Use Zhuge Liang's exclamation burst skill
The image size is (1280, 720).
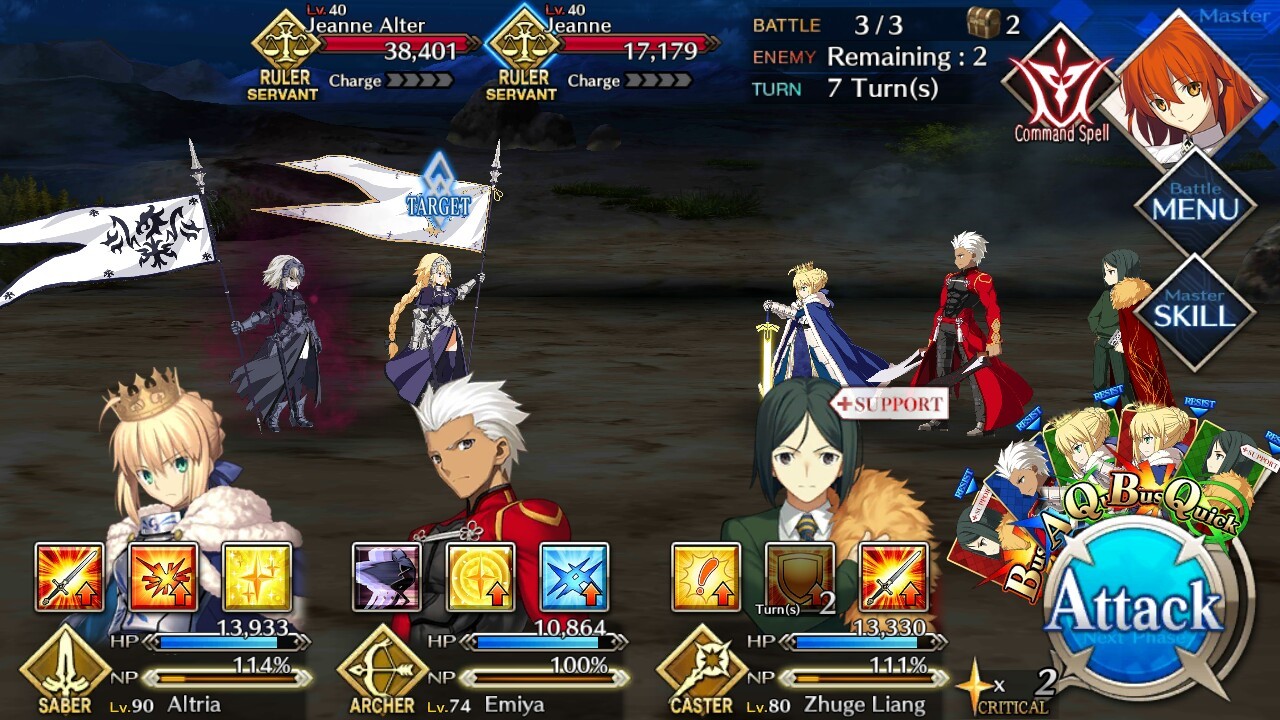(x=706, y=577)
